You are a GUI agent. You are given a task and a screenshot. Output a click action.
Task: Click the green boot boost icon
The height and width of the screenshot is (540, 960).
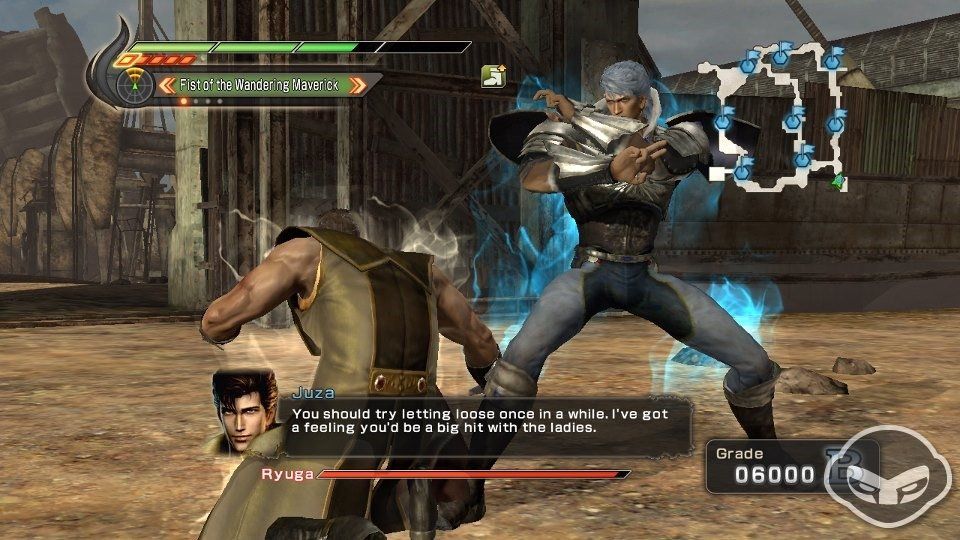tap(493, 76)
